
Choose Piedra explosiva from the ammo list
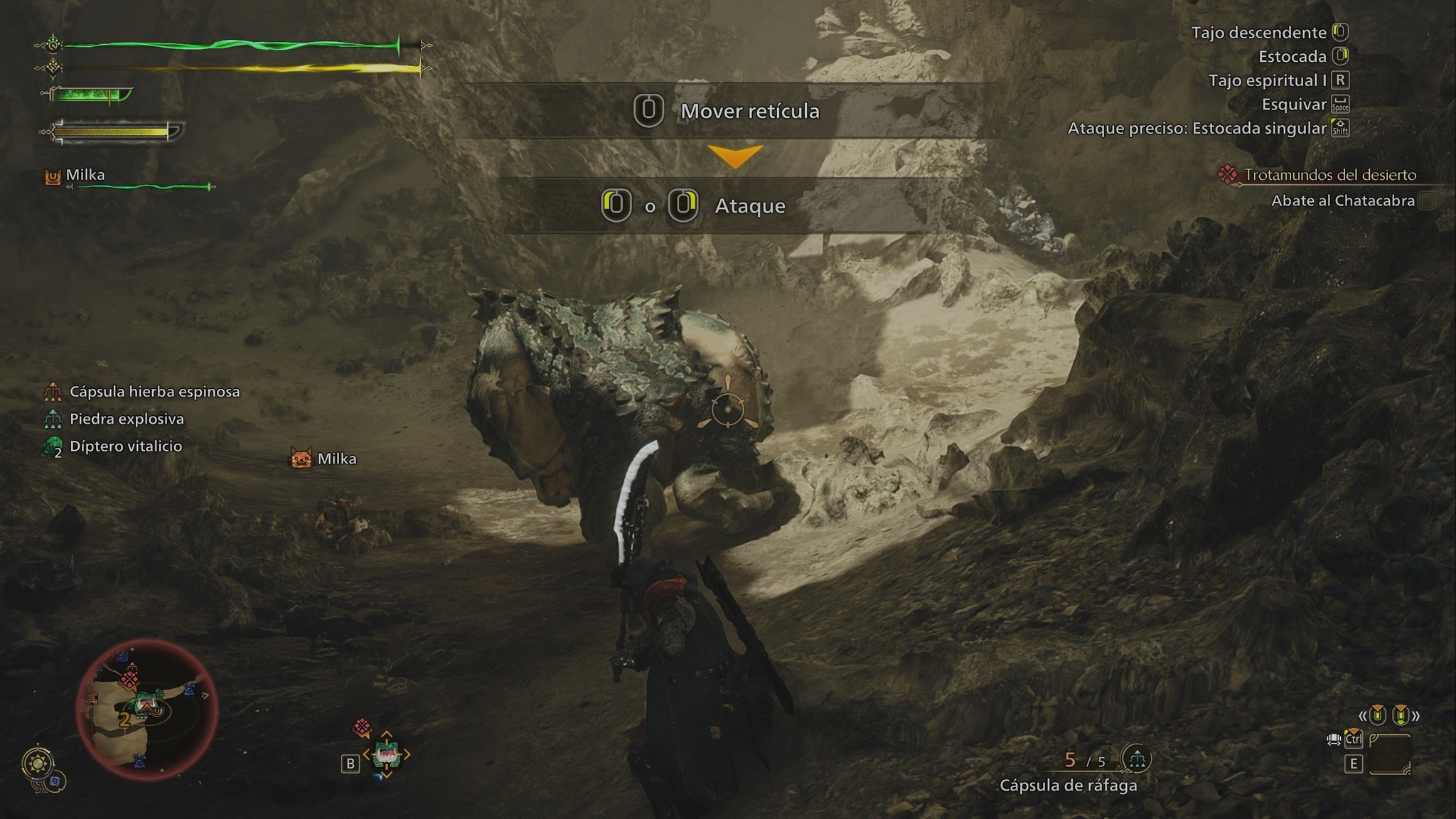click(127, 419)
